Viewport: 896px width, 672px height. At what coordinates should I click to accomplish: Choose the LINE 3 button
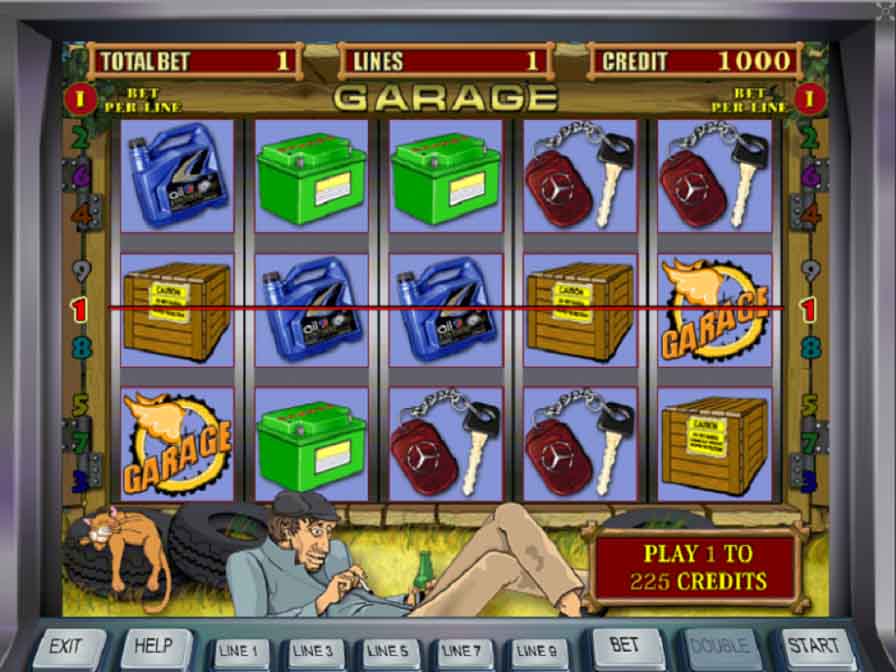(x=313, y=653)
